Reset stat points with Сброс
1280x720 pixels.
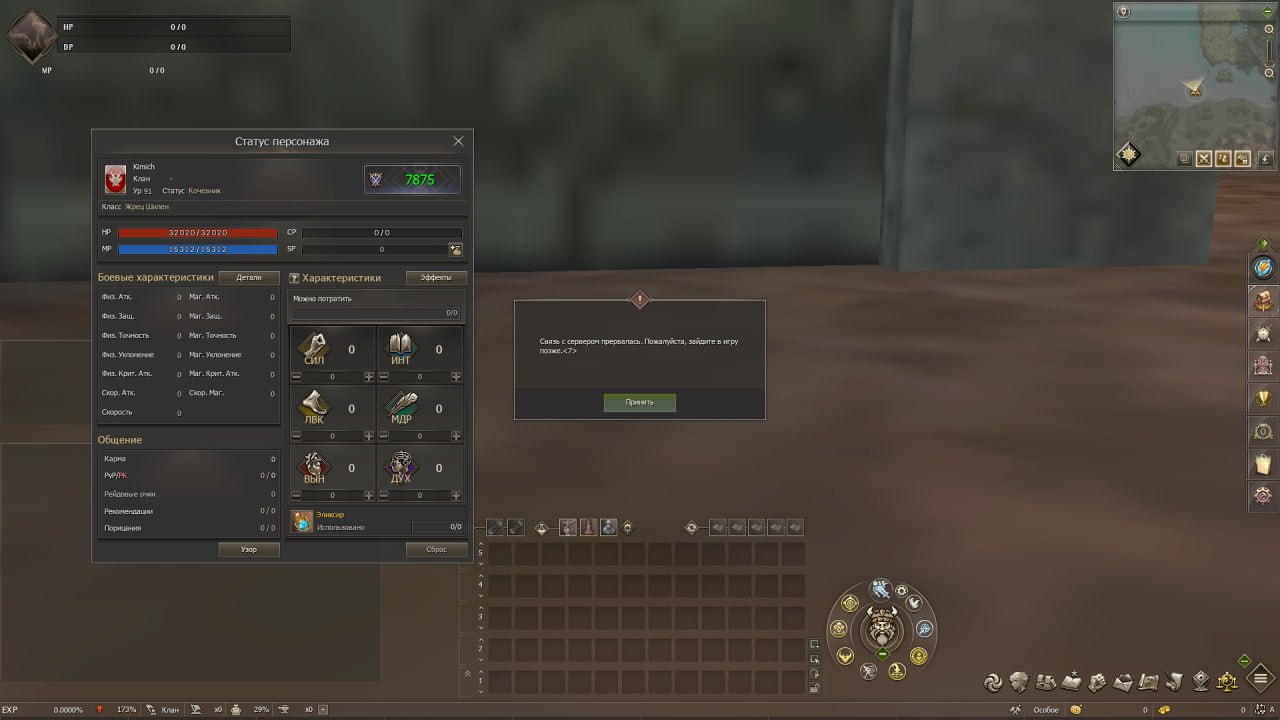[436, 549]
